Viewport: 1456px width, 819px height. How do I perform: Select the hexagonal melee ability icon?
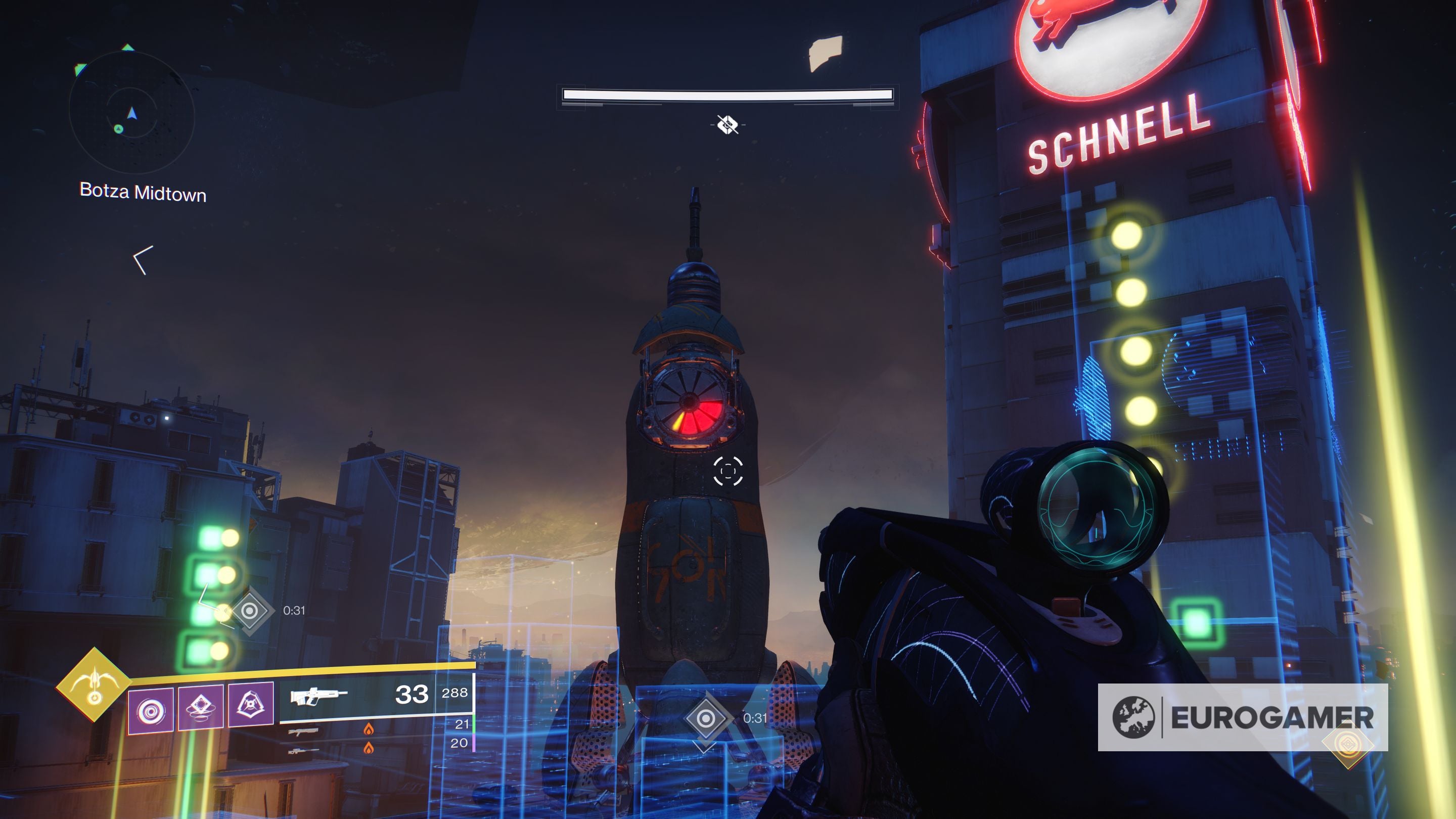click(x=250, y=704)
